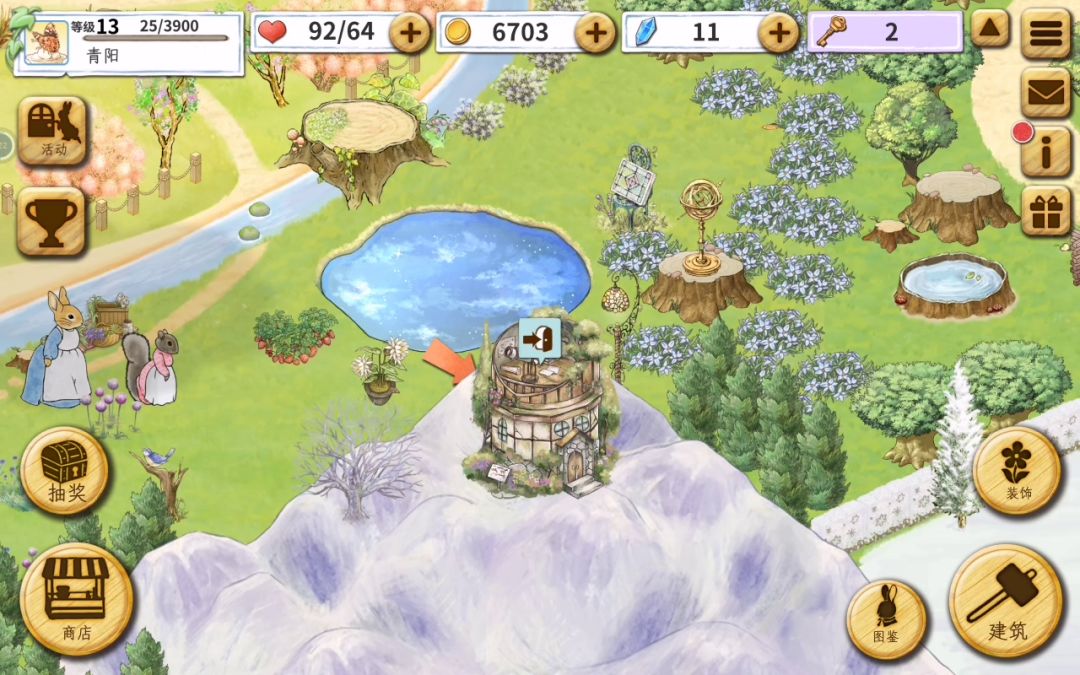Viewport: 1080px width, 675px height.
Task: Open the 抽奖 treasure chest lottery
Action: pyautogui.click(x=65, y=470)
